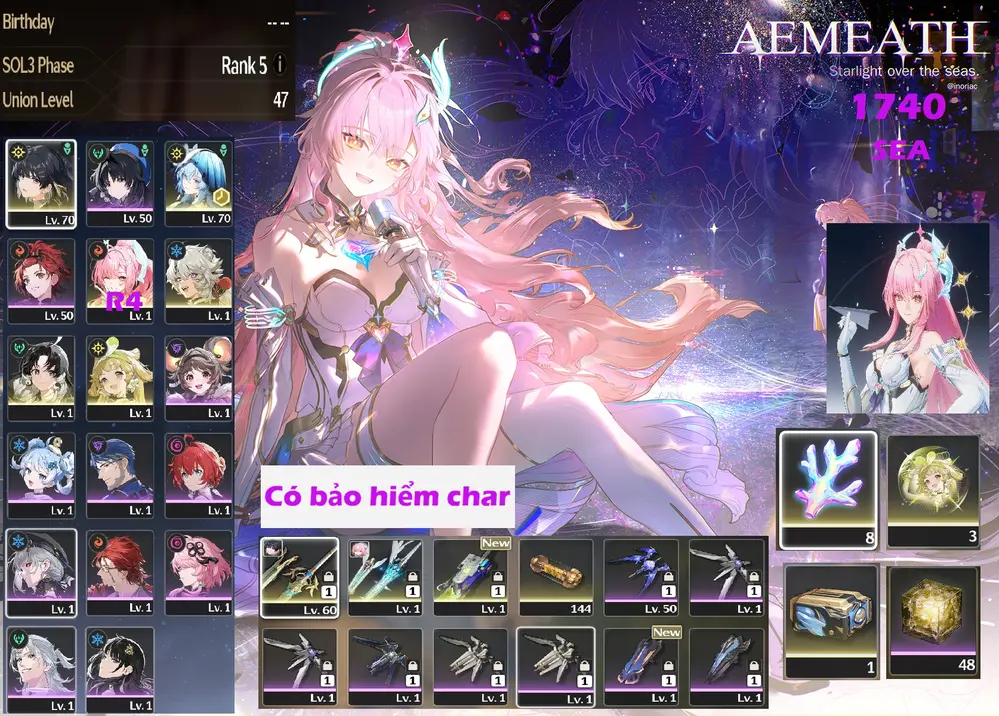Select the blonde character with yellow hair buns

[x=120, y=376]
